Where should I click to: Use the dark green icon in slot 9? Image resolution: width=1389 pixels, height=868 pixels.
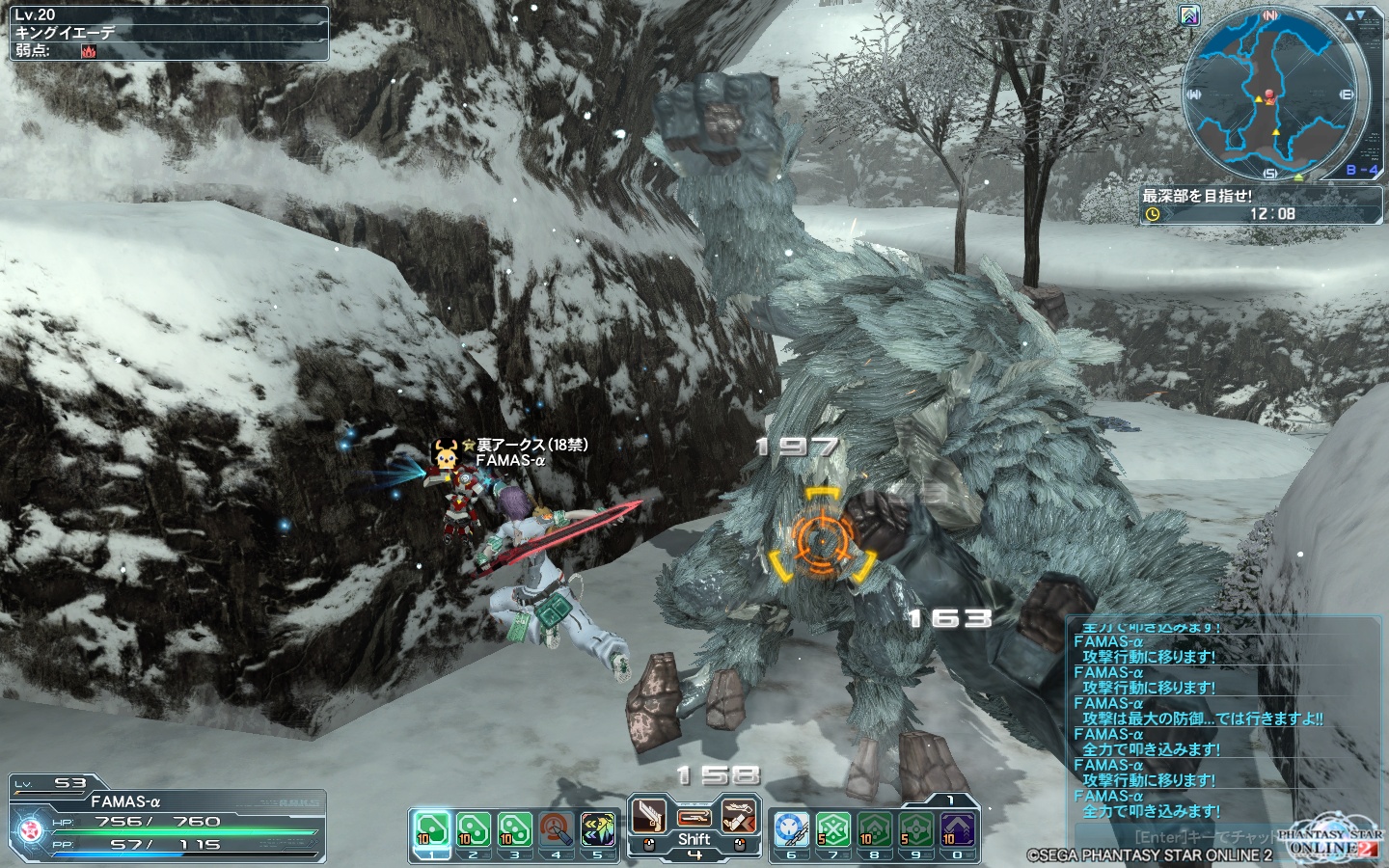point(916,829)
